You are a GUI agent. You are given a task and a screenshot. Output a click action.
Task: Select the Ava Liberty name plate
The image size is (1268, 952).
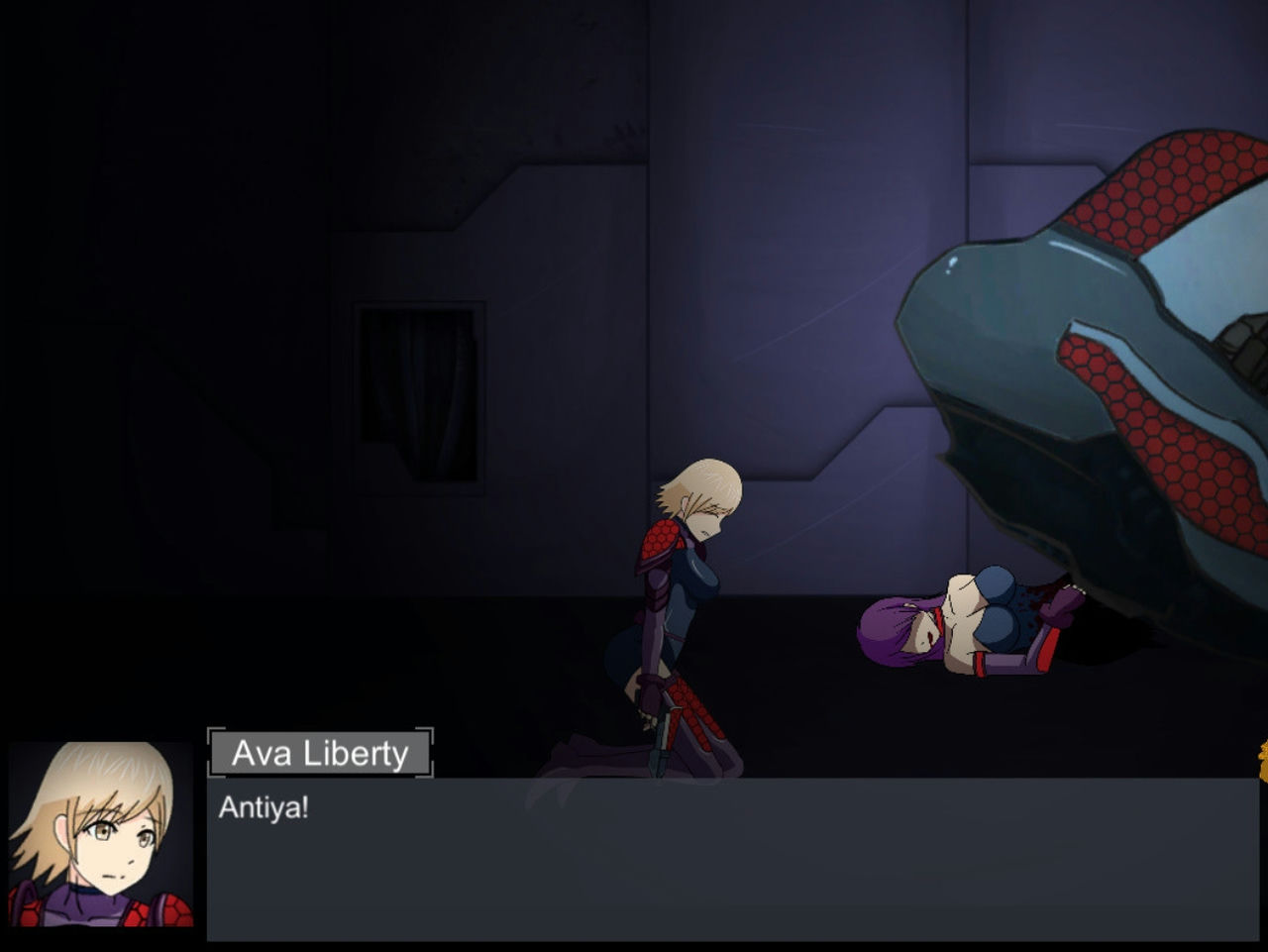click(x=320, y=753)
